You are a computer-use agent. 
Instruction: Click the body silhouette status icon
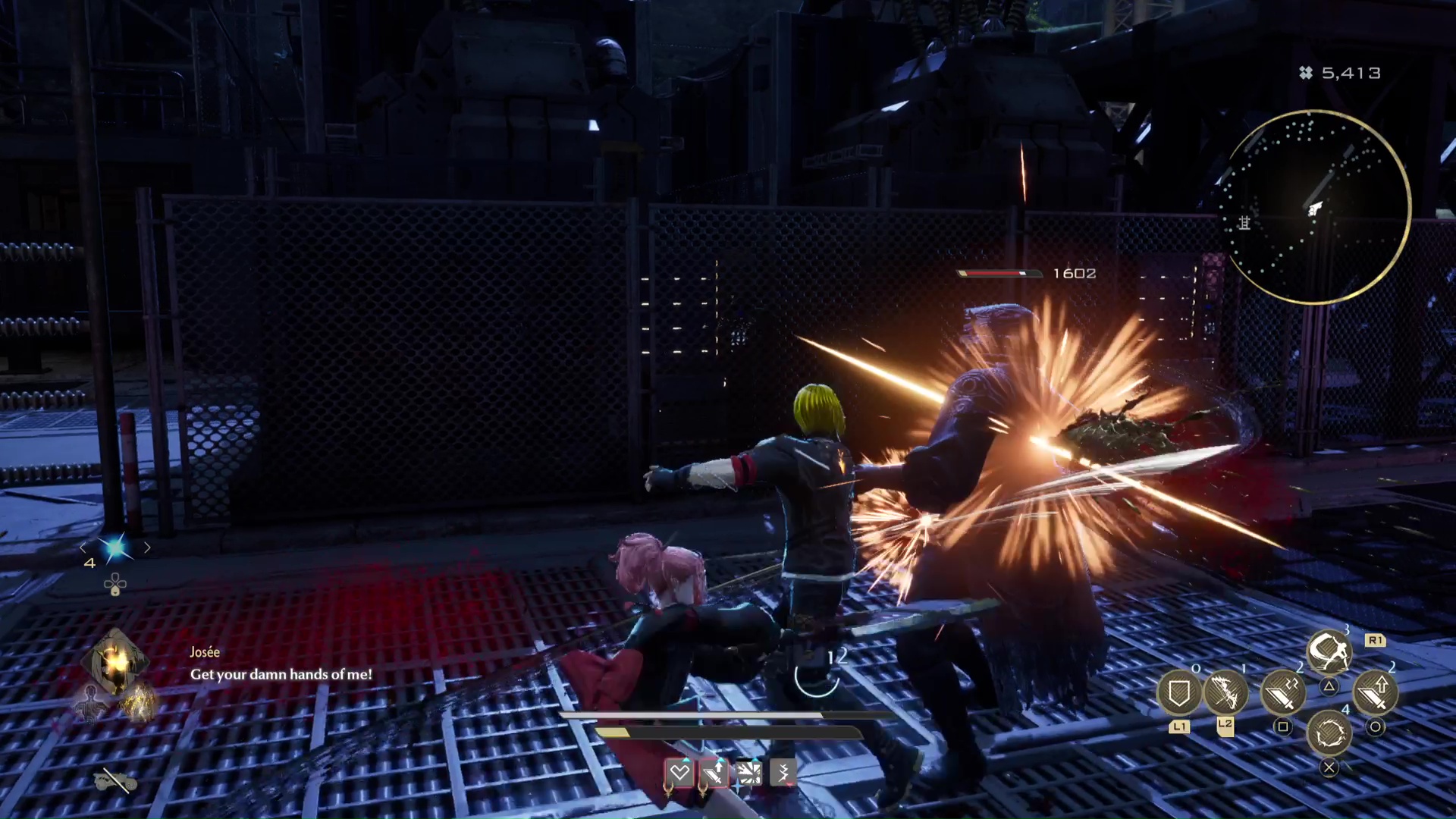tap(90, 703)
